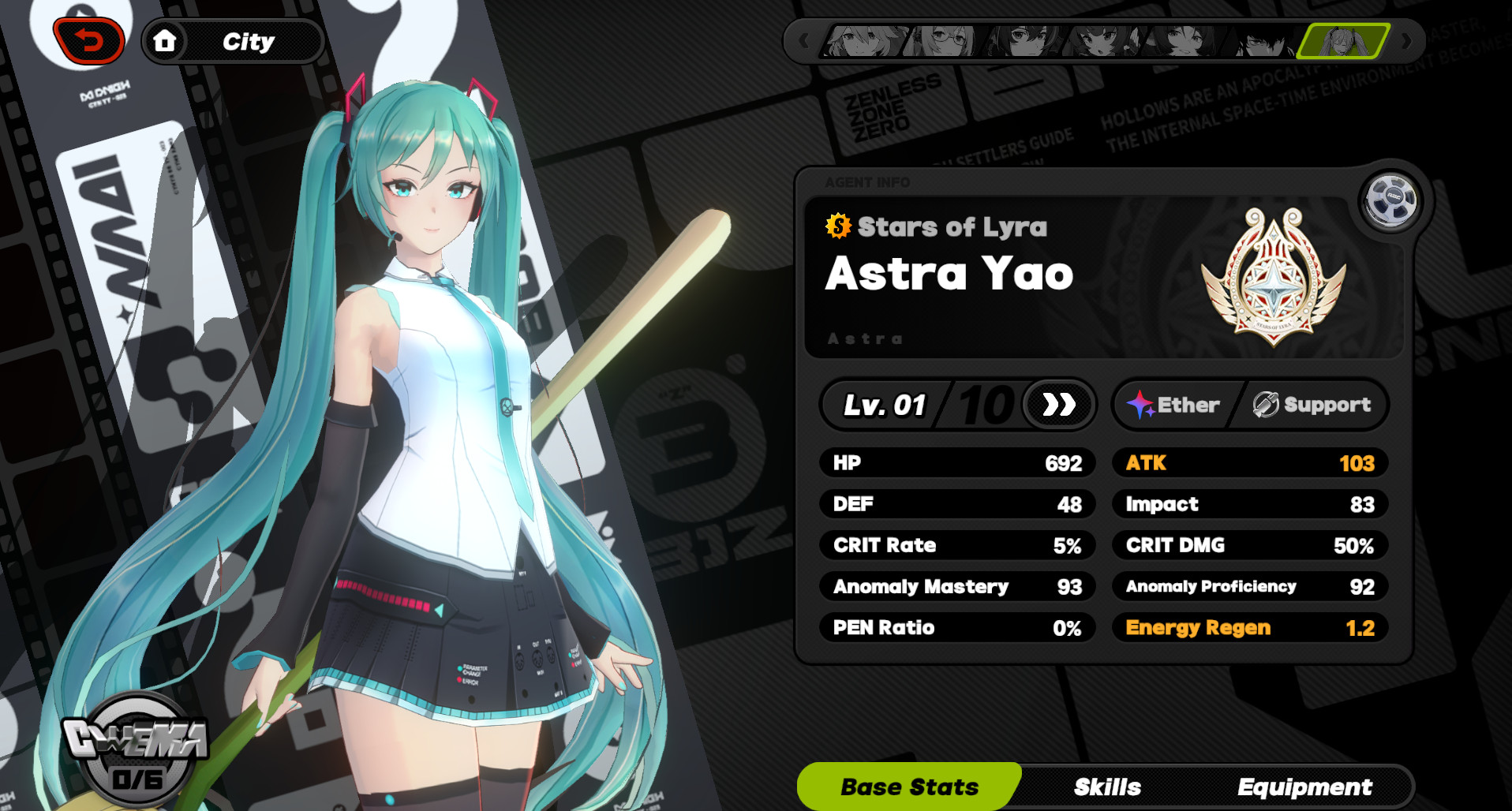This screenshot has width=1512, height=811.
Task: Click the orange ATK stat row
Action: 1250,463
